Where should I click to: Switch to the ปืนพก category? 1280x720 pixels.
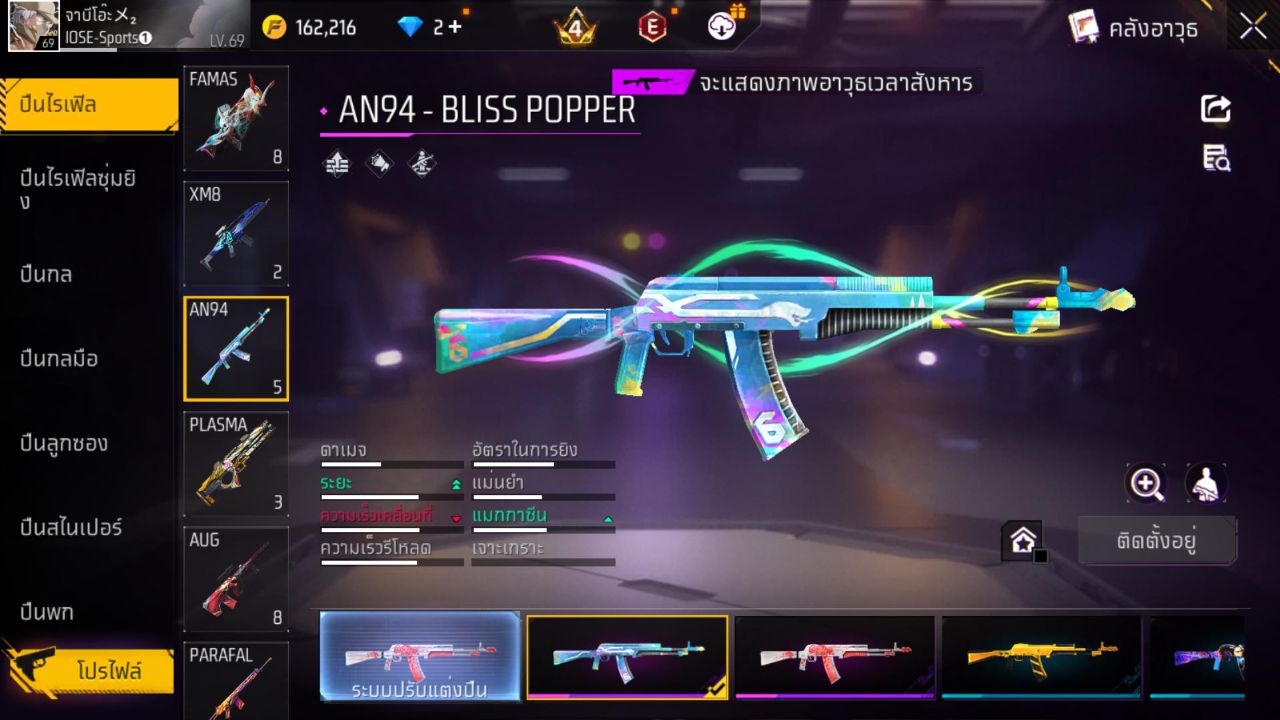(x=45, y=612)
